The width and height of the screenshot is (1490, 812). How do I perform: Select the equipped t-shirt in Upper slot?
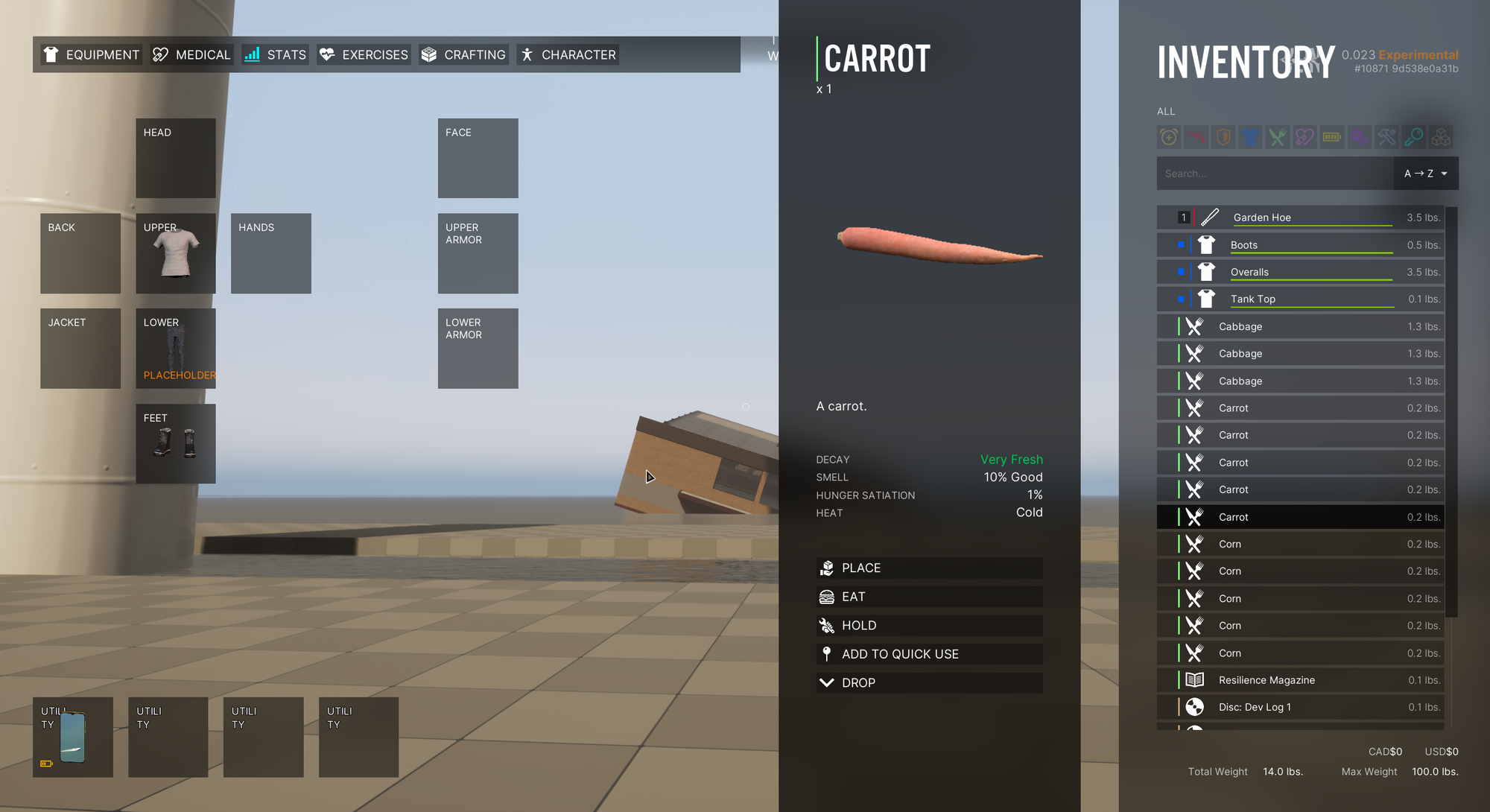(176, 253)
